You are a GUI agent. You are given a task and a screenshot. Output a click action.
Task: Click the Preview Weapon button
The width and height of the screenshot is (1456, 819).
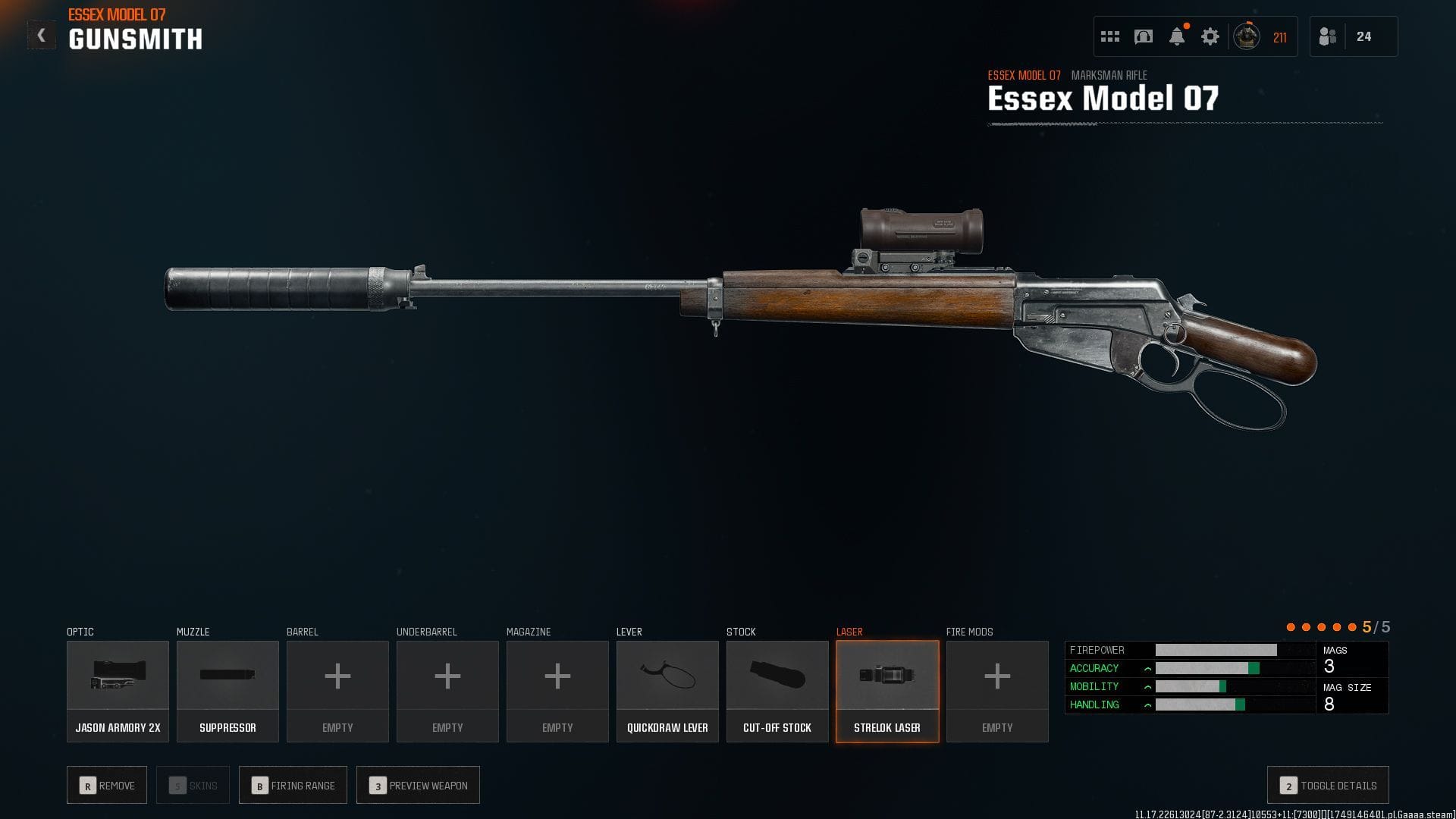pyautogui.click(x=418, y=785)
